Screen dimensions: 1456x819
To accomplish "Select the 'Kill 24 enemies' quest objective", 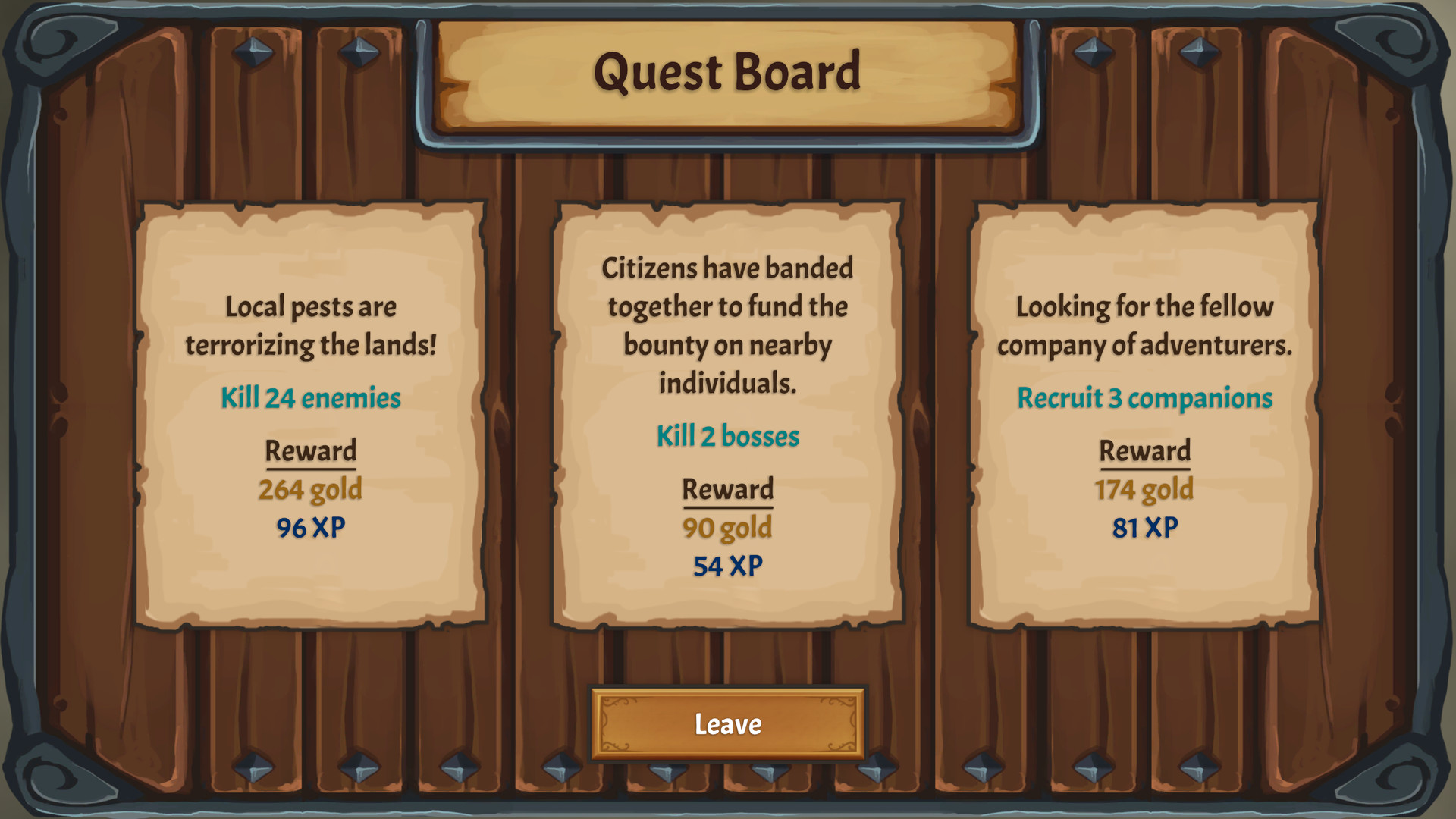I will (310, 396).
